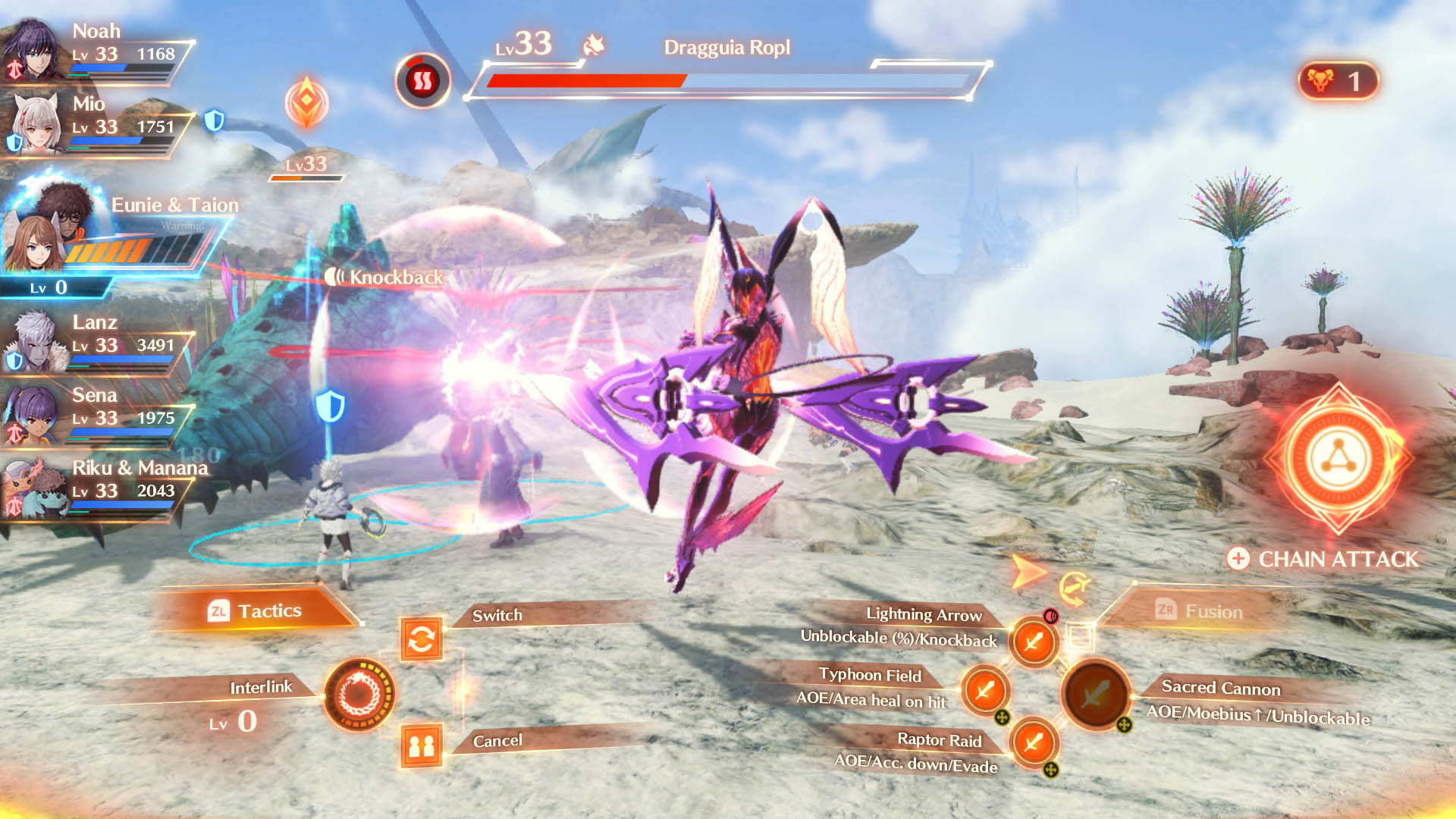Choose the Cancel interlink icon
Screen dimensions: 1456x819
(x=422, y=745)
